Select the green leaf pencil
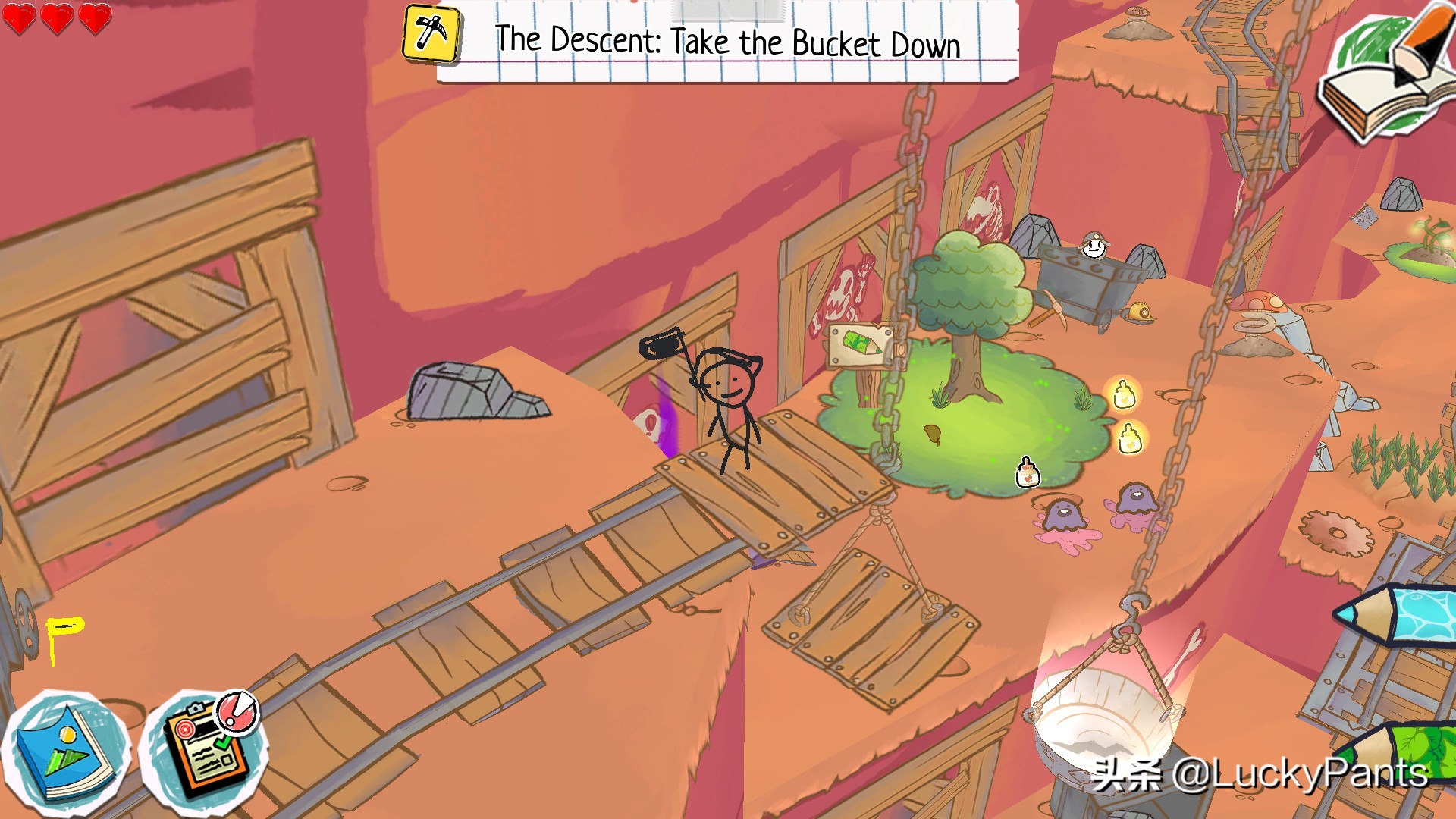 (x=1410, y=751)
